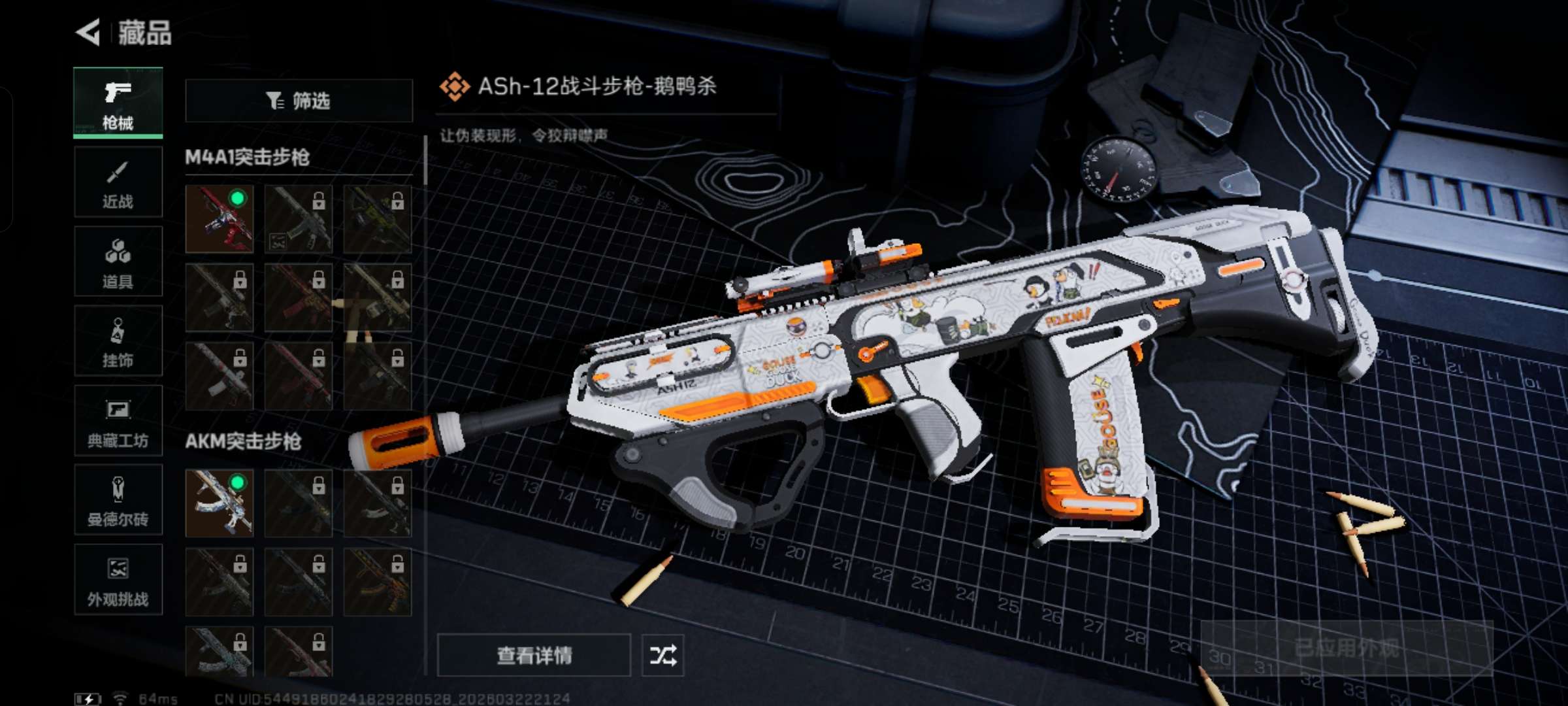Choose the equipped white-blue AKM skin
Image resolution: width=1568 pixels, height=706 pixels.
click(x=220, y=503)
